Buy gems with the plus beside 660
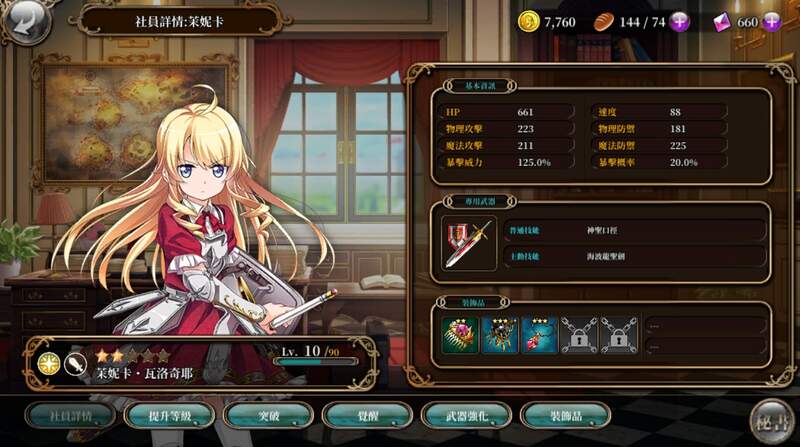The width and height of the screenshot is (800, 447). pos(772,21)
